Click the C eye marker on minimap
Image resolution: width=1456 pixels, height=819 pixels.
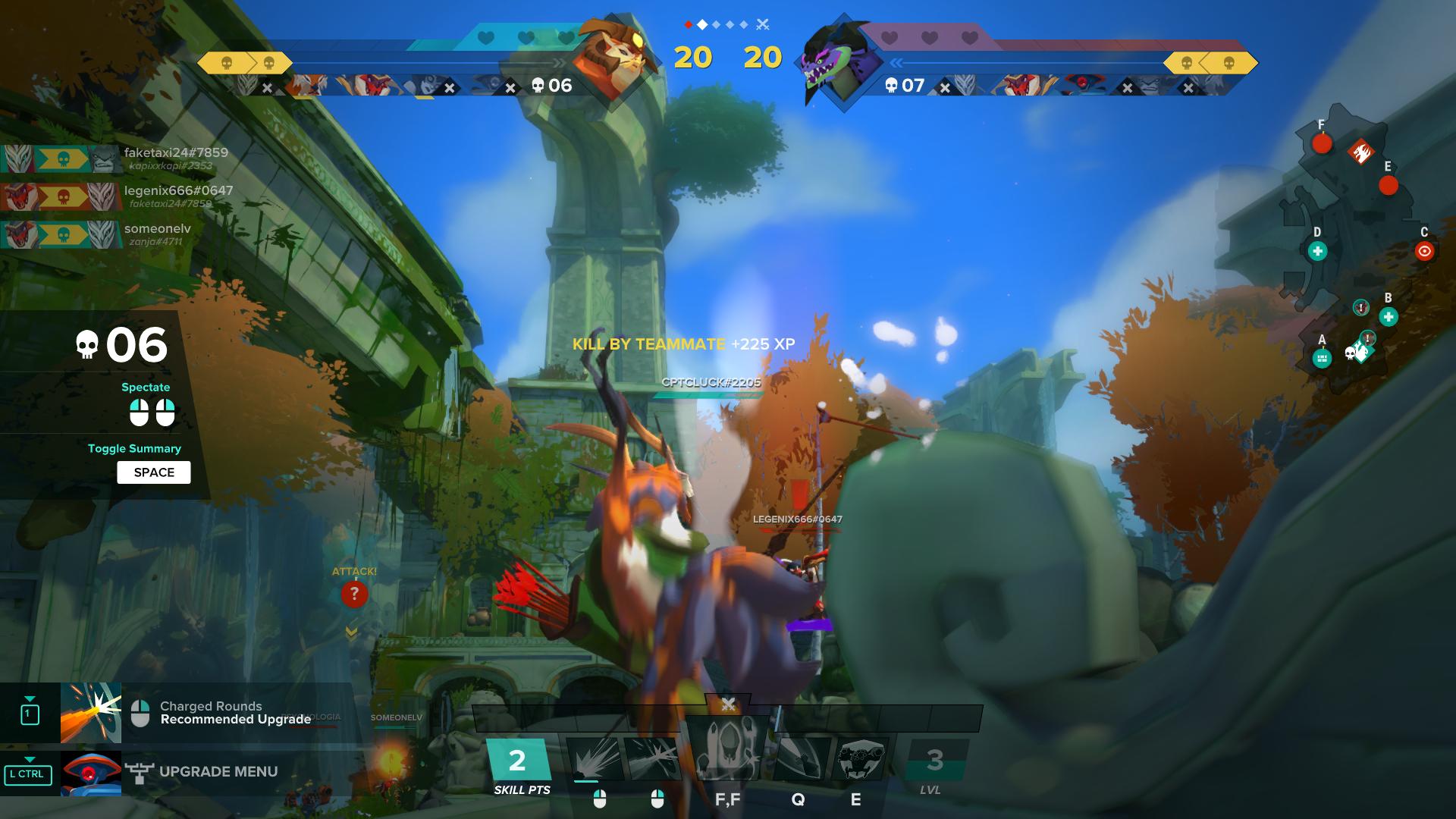coord(1424,251)
